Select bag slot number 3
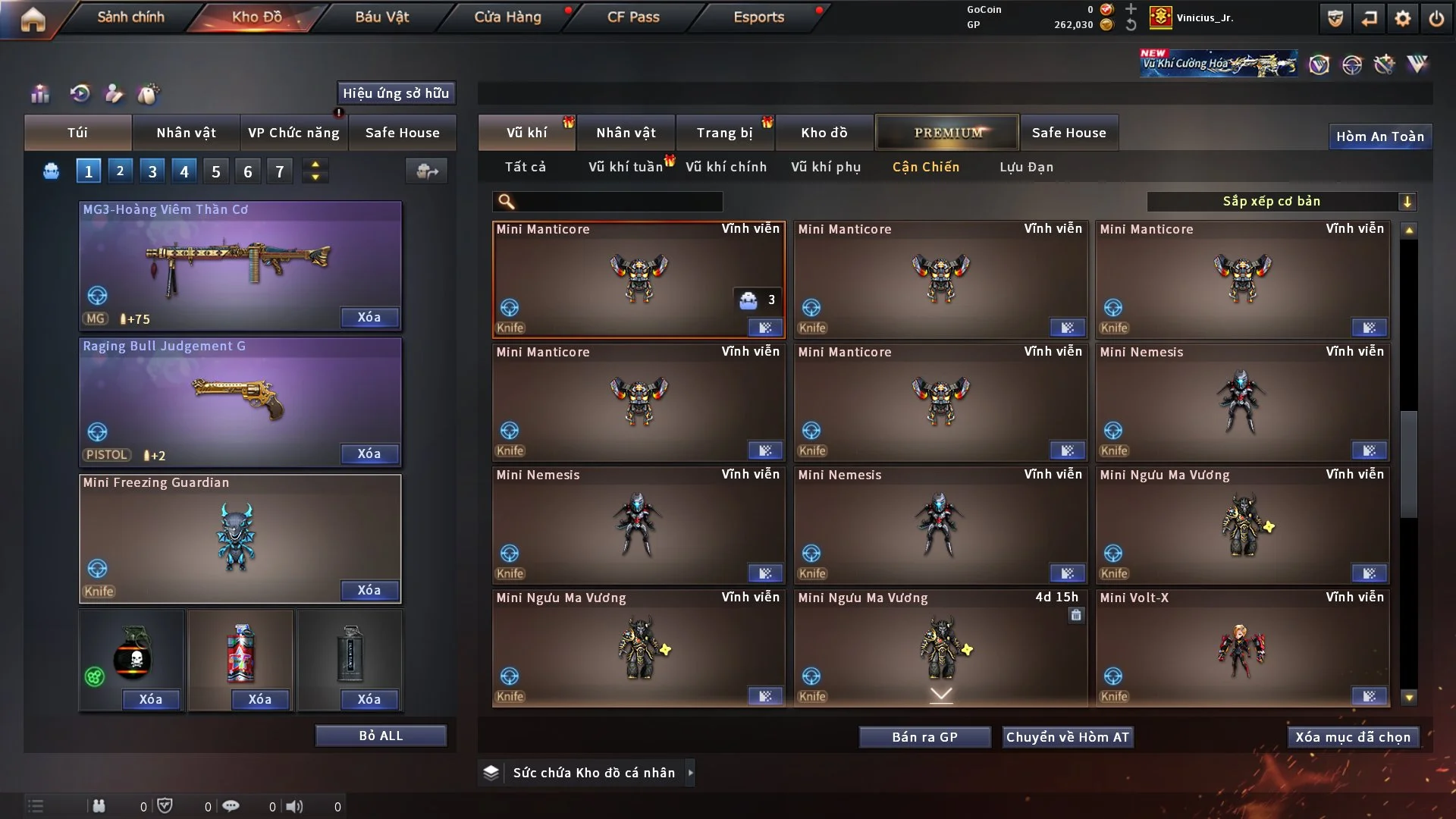The height and width of the screenshot is (819, 1456). [x=152, y=171]
